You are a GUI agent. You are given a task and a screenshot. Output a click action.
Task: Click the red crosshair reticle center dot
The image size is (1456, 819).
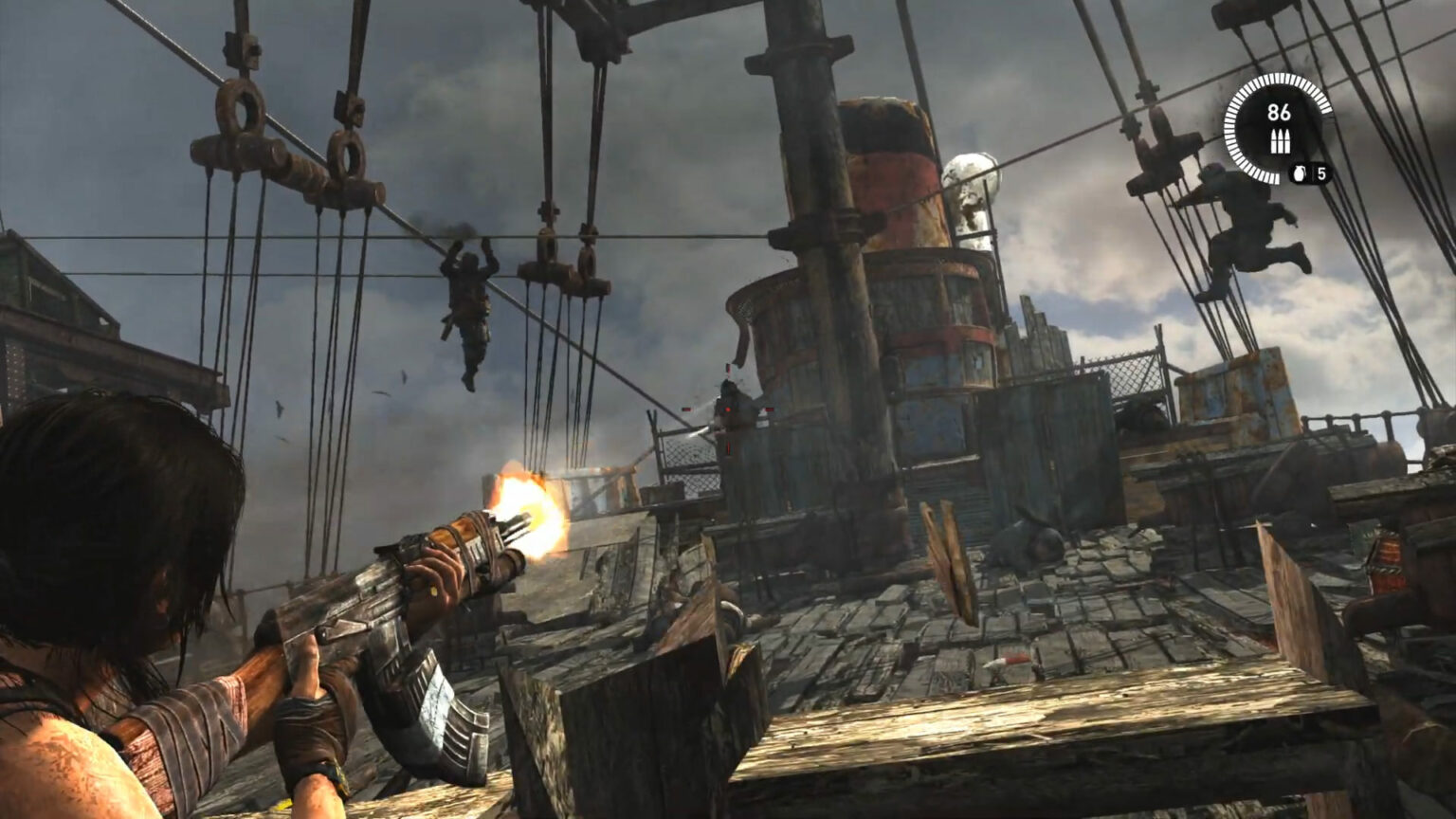pos(728,409)
